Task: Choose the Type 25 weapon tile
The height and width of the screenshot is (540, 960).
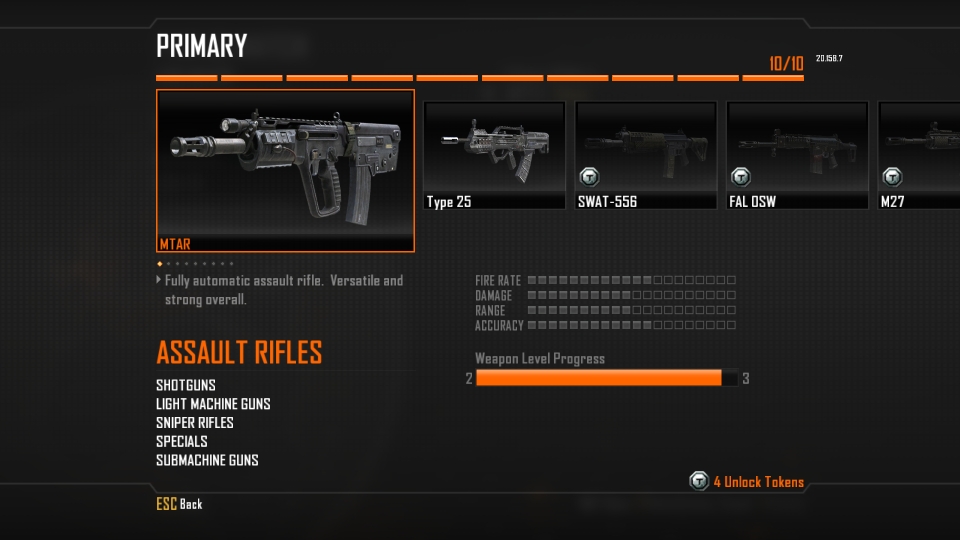Action: pyautogui.click(x=494, y=155)
